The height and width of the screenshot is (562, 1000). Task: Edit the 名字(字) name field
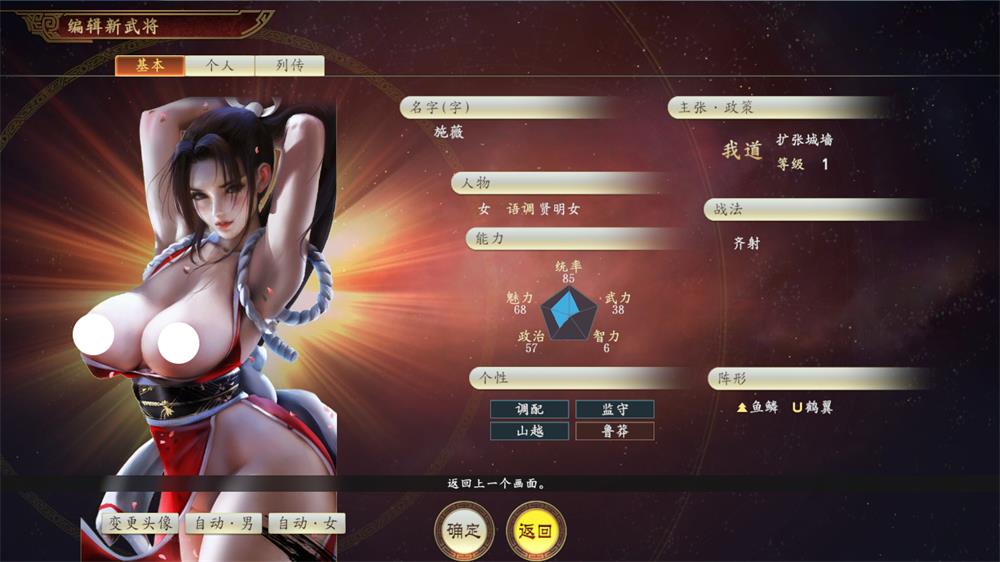pyautogui.click(x=510, y=108)
